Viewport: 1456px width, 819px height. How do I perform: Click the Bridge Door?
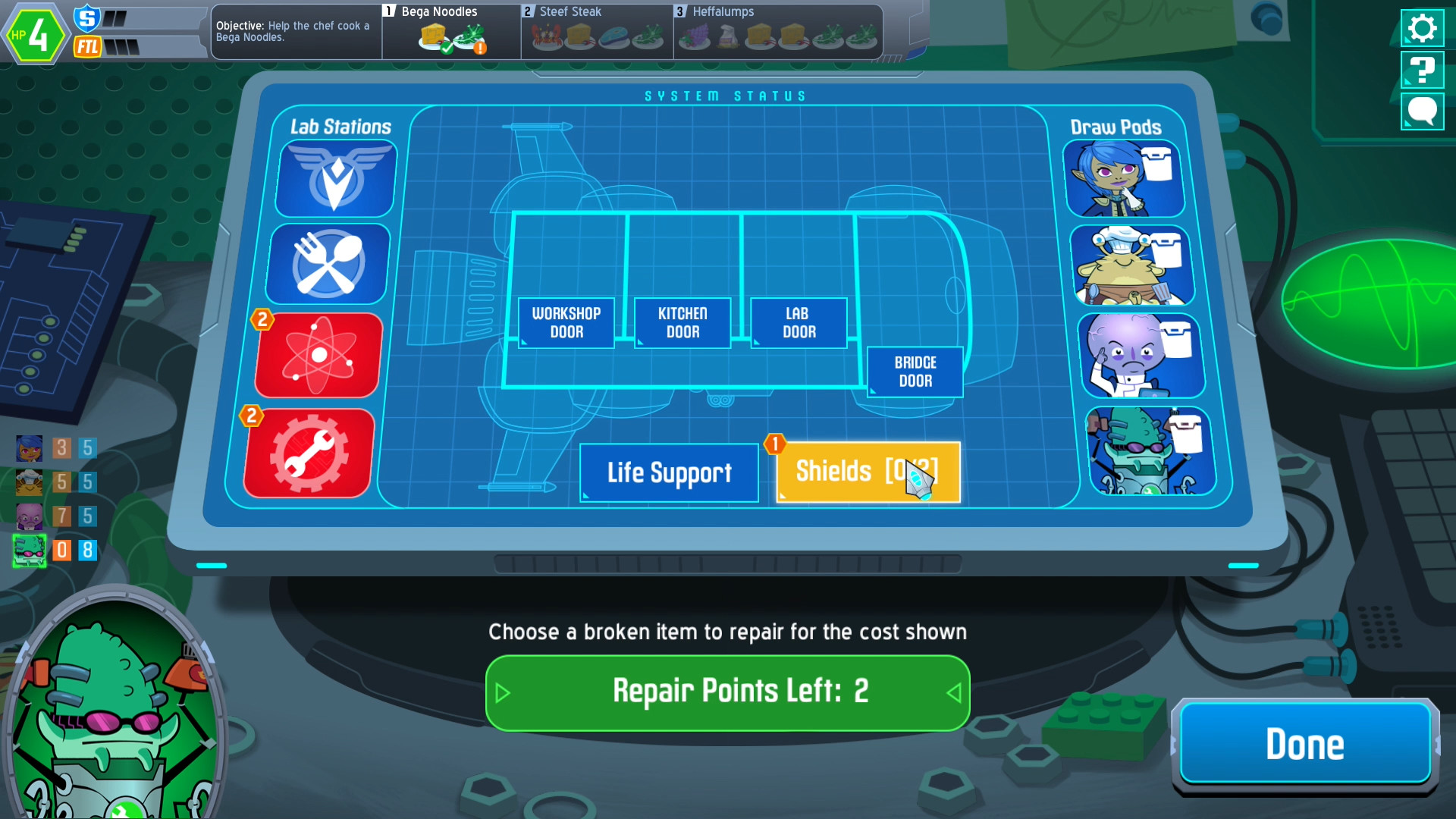[x=914, y=372]
